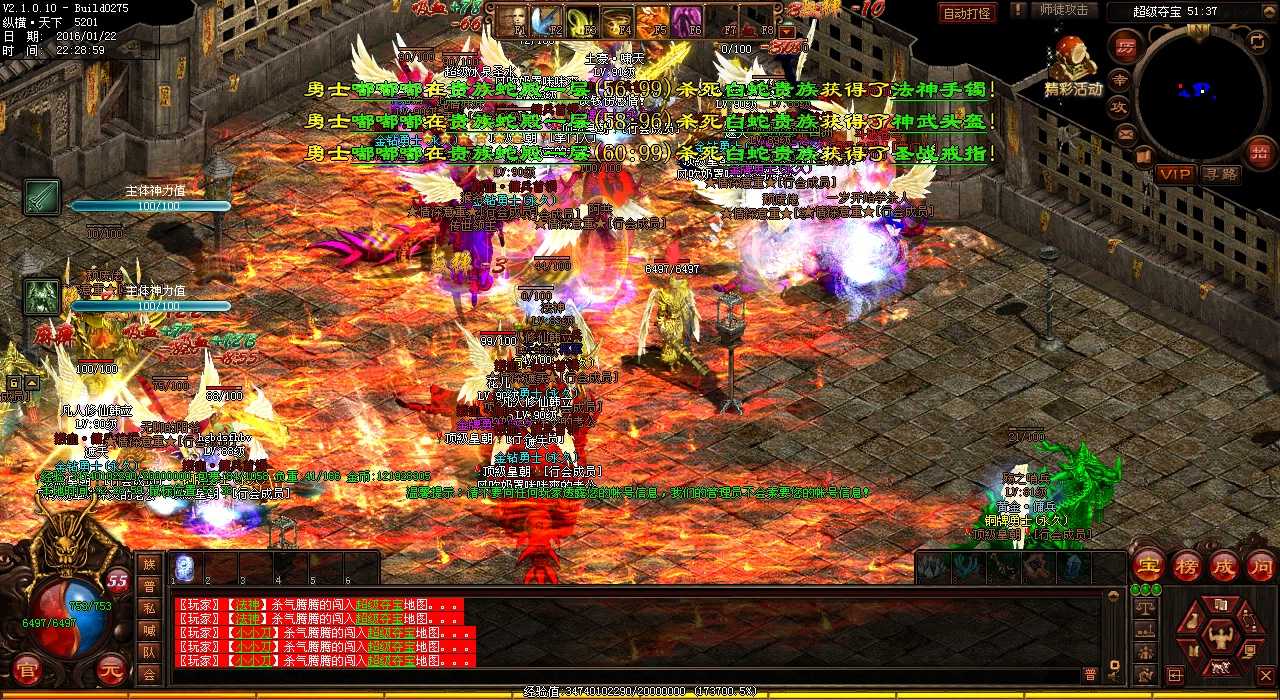Image resolution: width=1280 pixels, height=700 pixels.
Task: Open the 榜 rankings button
Action: (1186, 565)
